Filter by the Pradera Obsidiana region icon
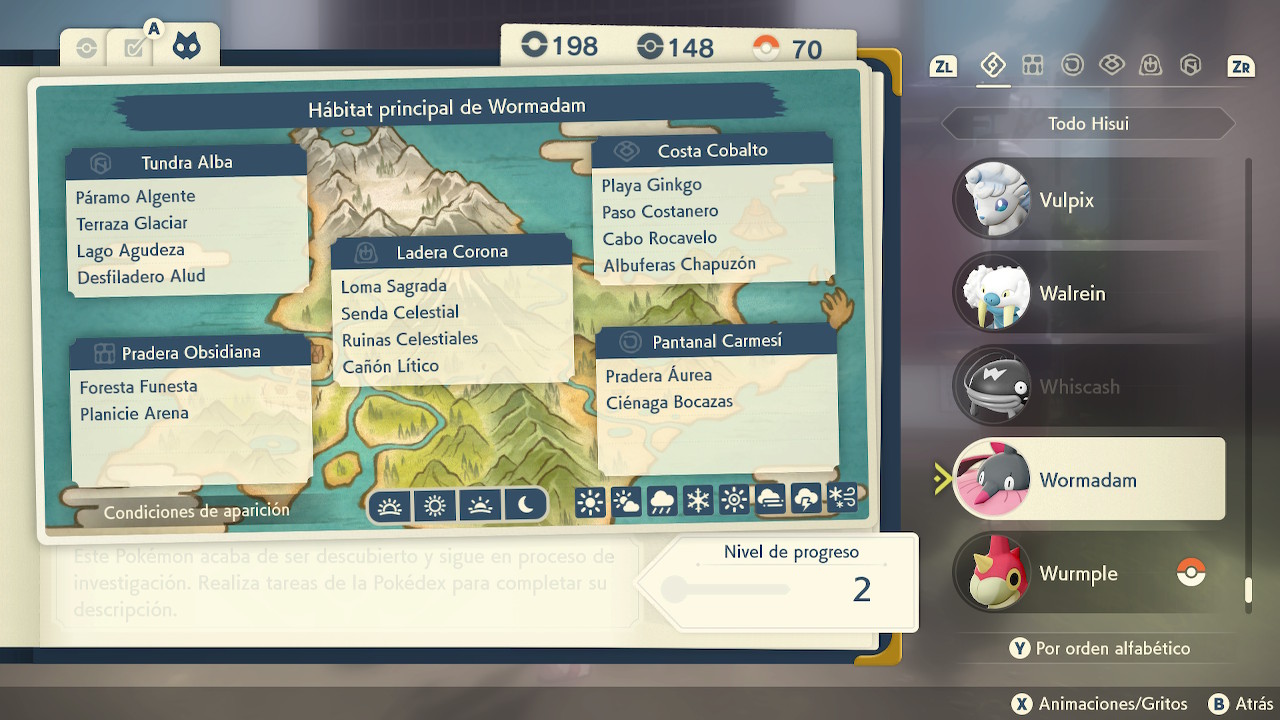The height and width of the screenshot is (720, 1280). tap(1033, 66)
